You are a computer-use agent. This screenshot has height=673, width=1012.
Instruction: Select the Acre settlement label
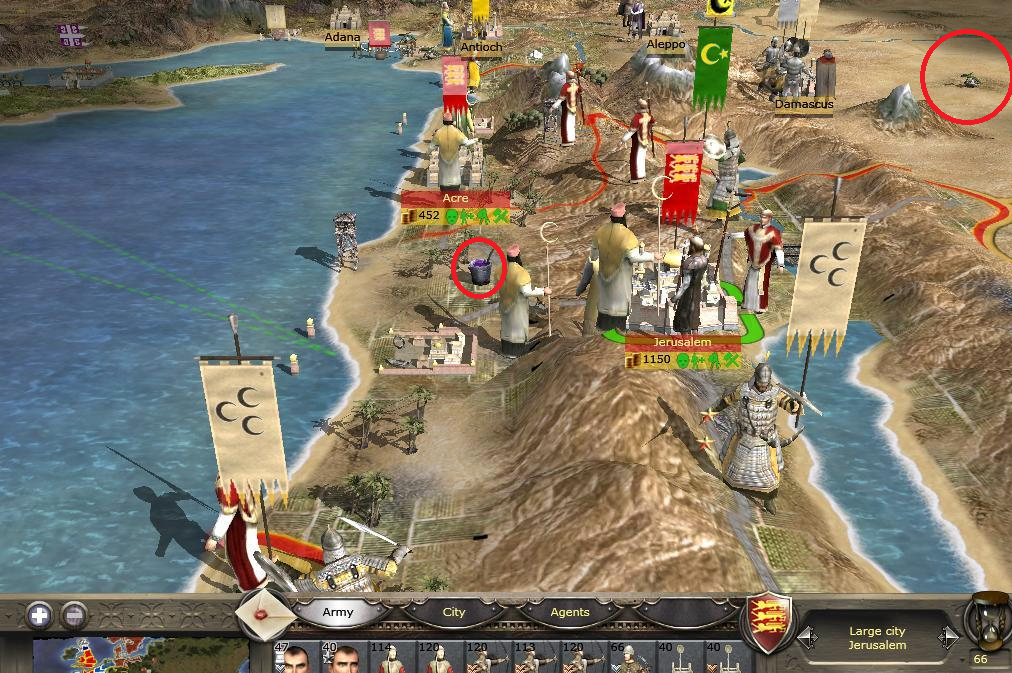tap(456, 198)
